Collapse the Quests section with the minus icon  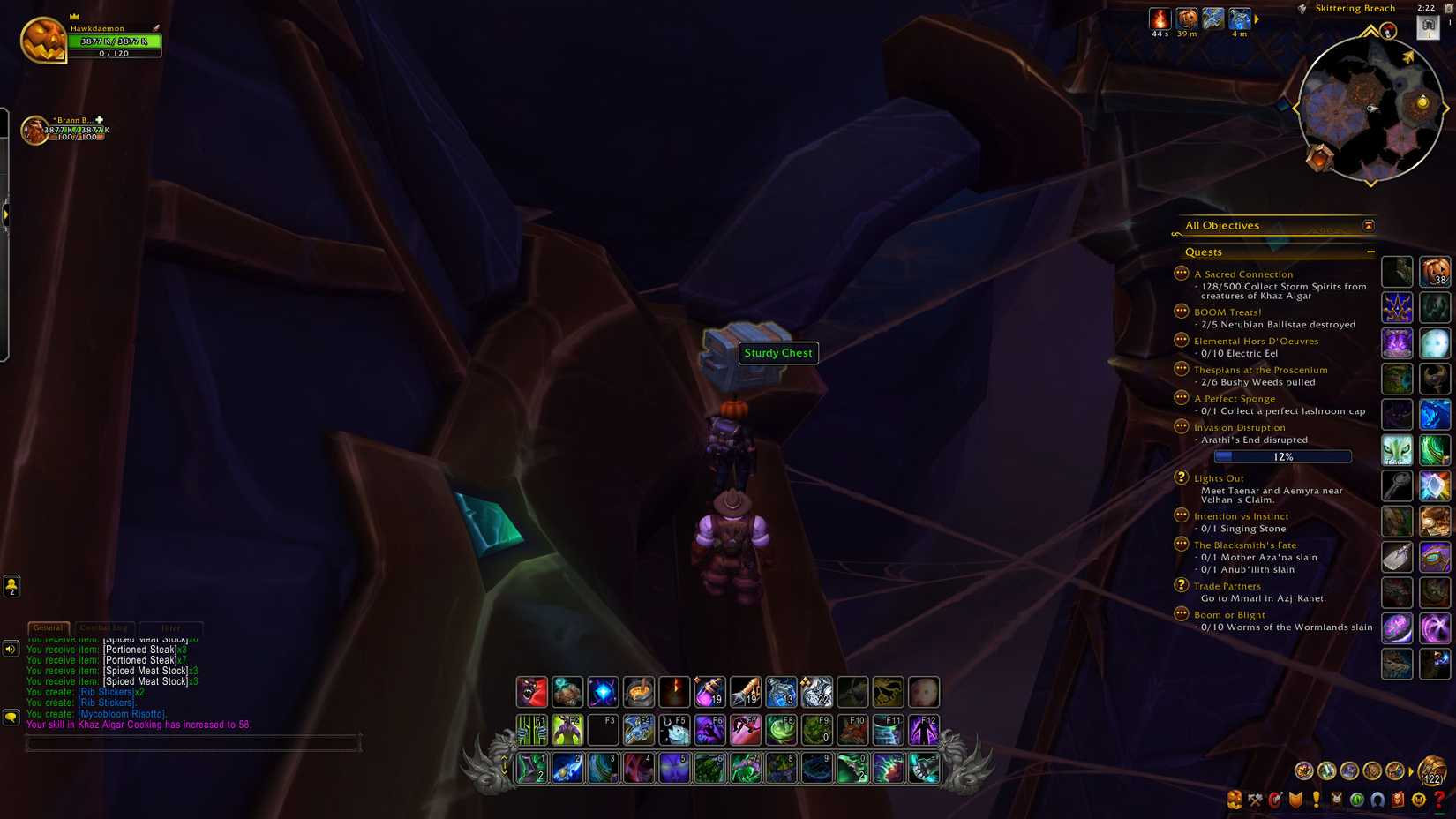(1372, 252)
